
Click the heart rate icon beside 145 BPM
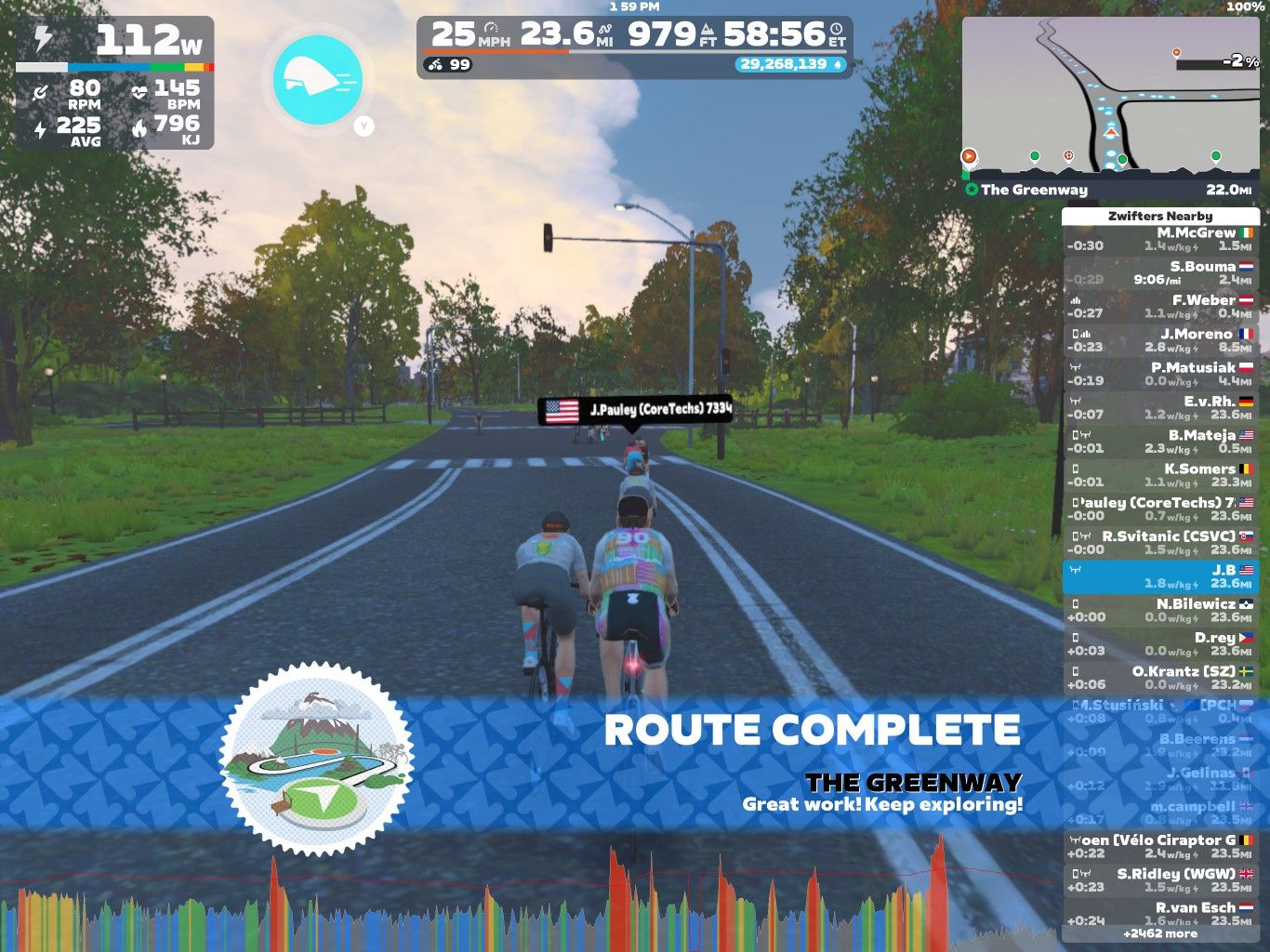[139, 91]
